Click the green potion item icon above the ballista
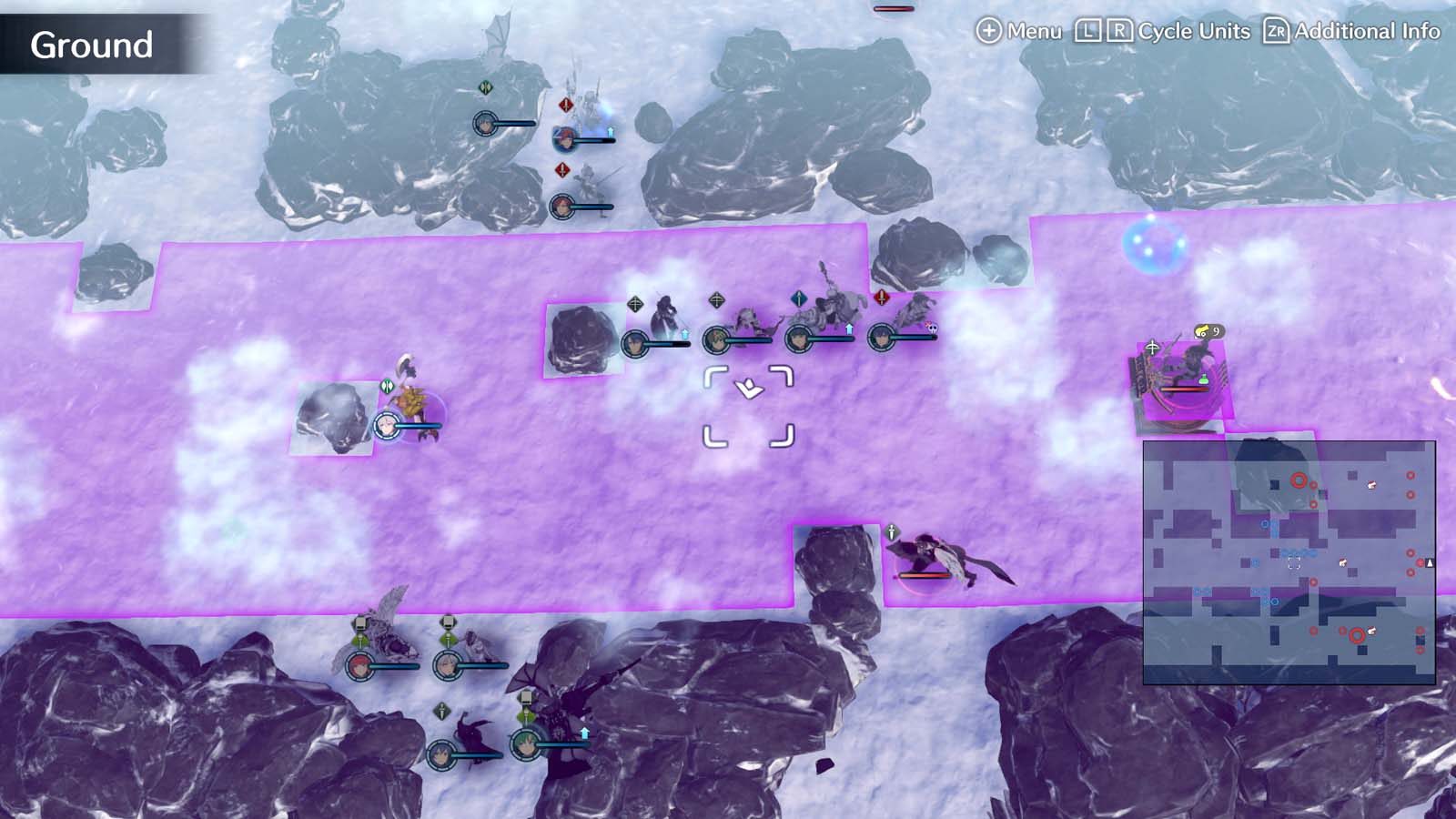The image size is (1456, 819). point(1204,379)
